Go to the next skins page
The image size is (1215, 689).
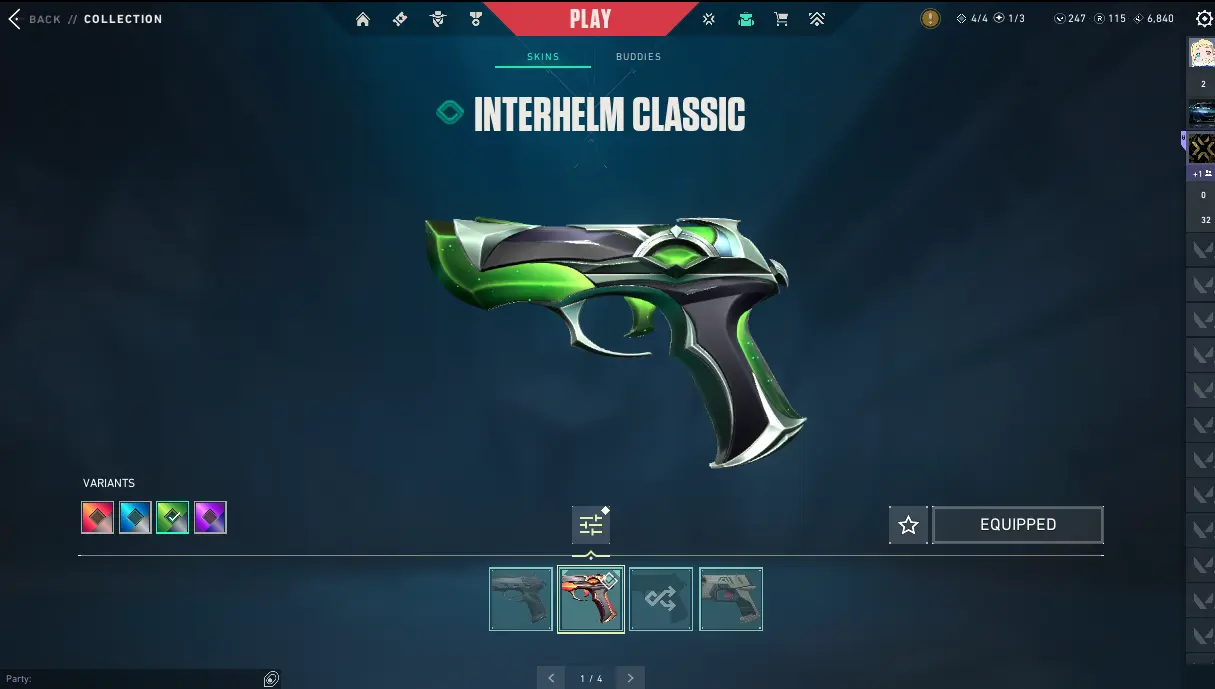click(630, 678)
